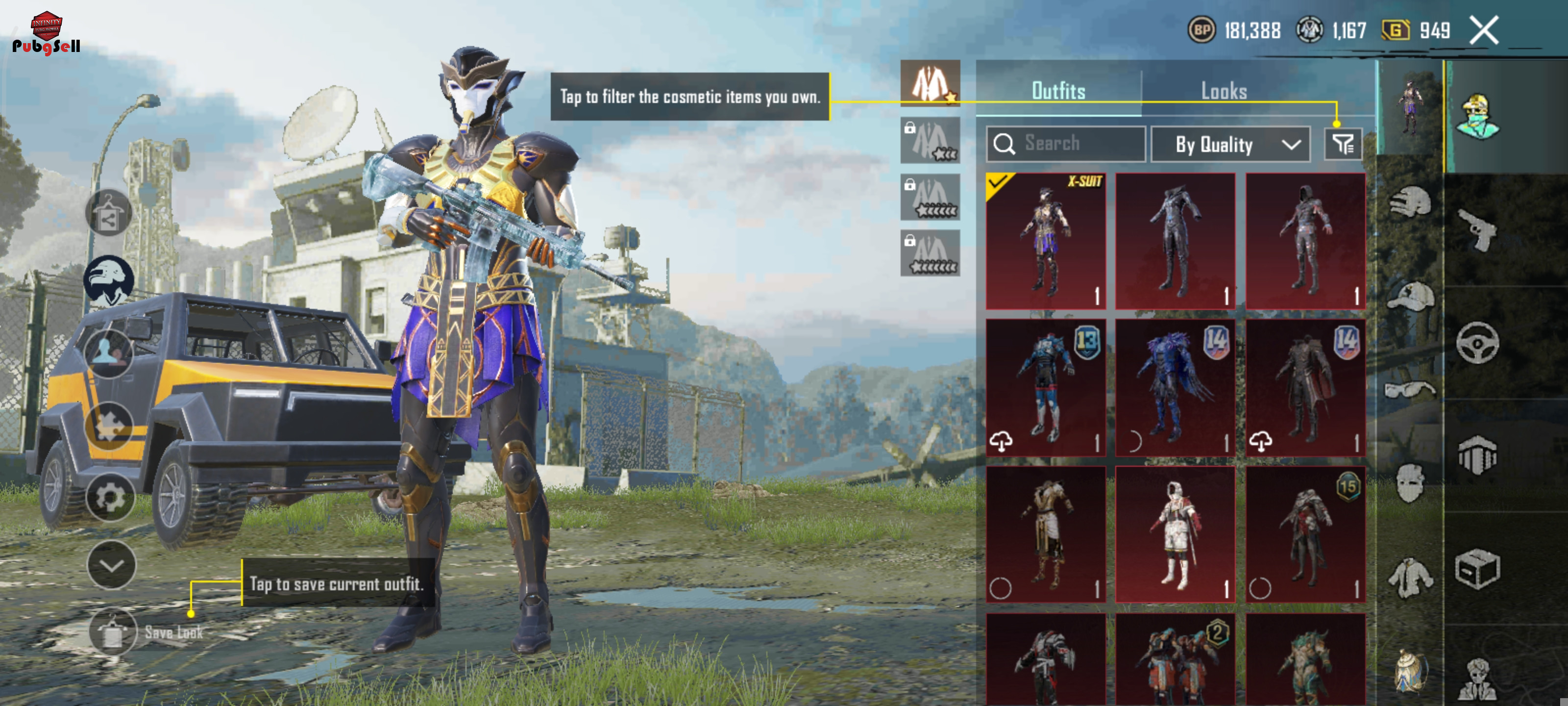Select the glasses eyewear category
The width and height of the screenshot is (1568, 706).
pos(1410,389)
